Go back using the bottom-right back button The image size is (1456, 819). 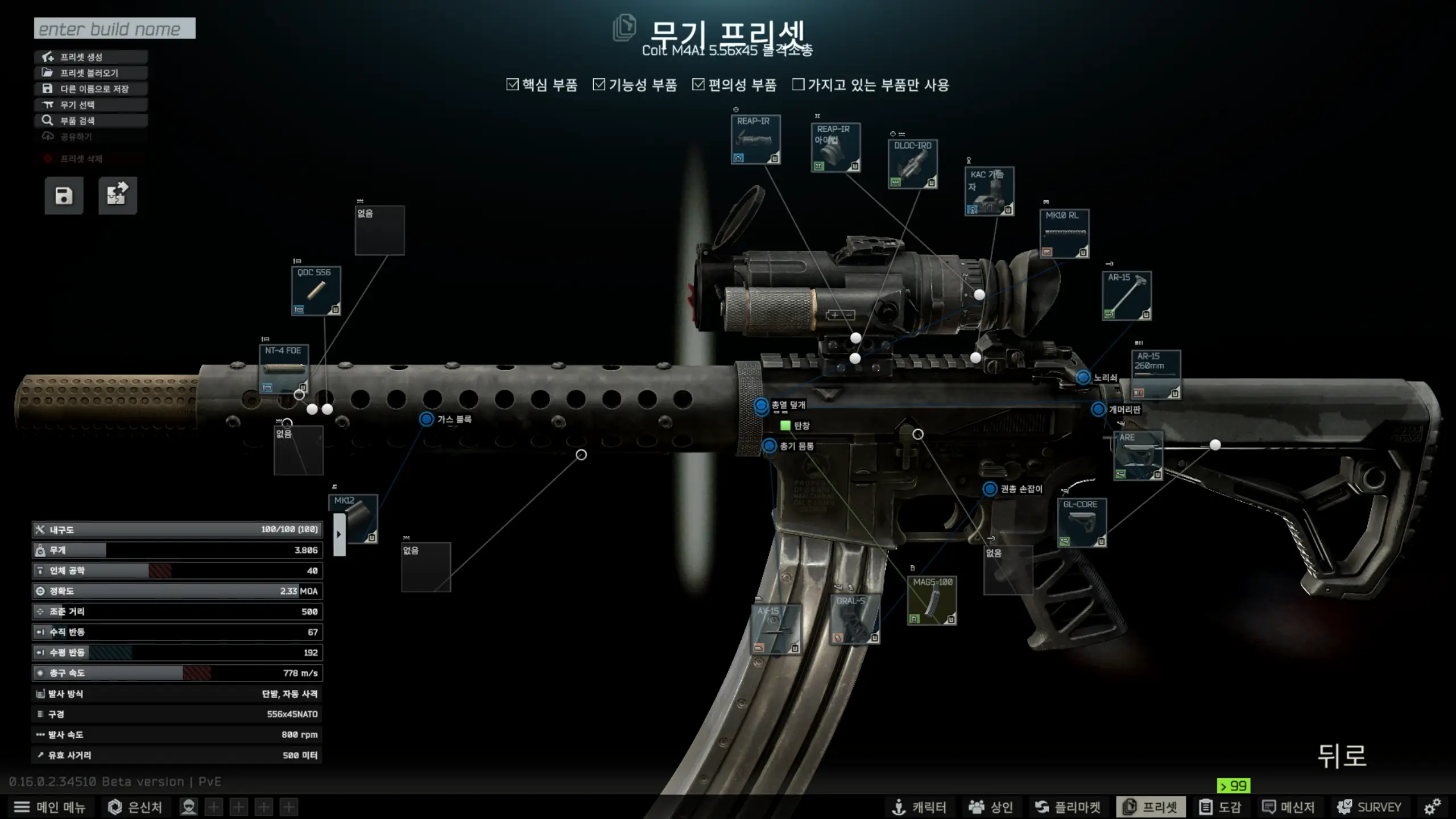[x=1342, y=756]
